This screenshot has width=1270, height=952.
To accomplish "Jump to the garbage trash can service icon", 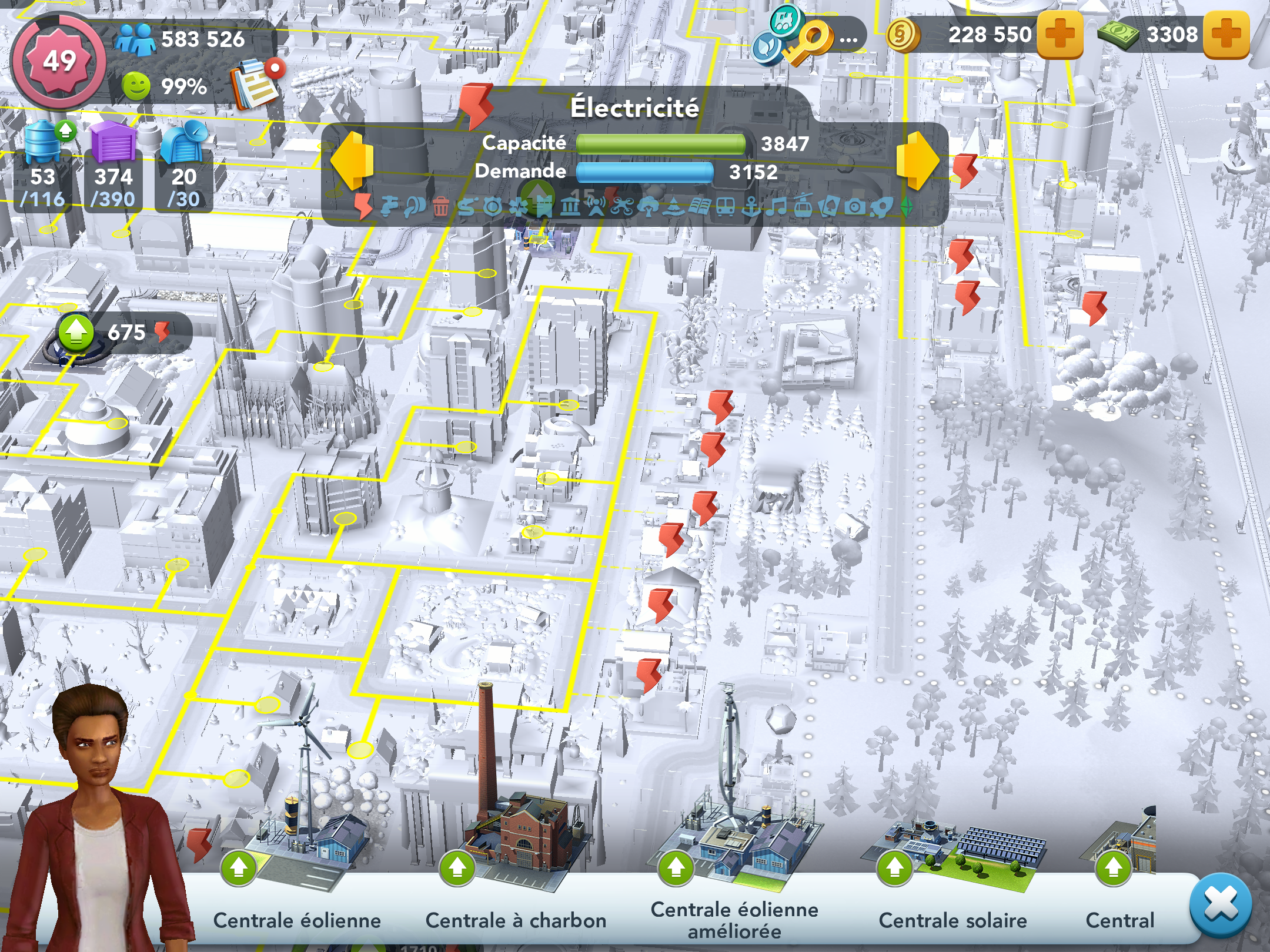I will 440,207.
